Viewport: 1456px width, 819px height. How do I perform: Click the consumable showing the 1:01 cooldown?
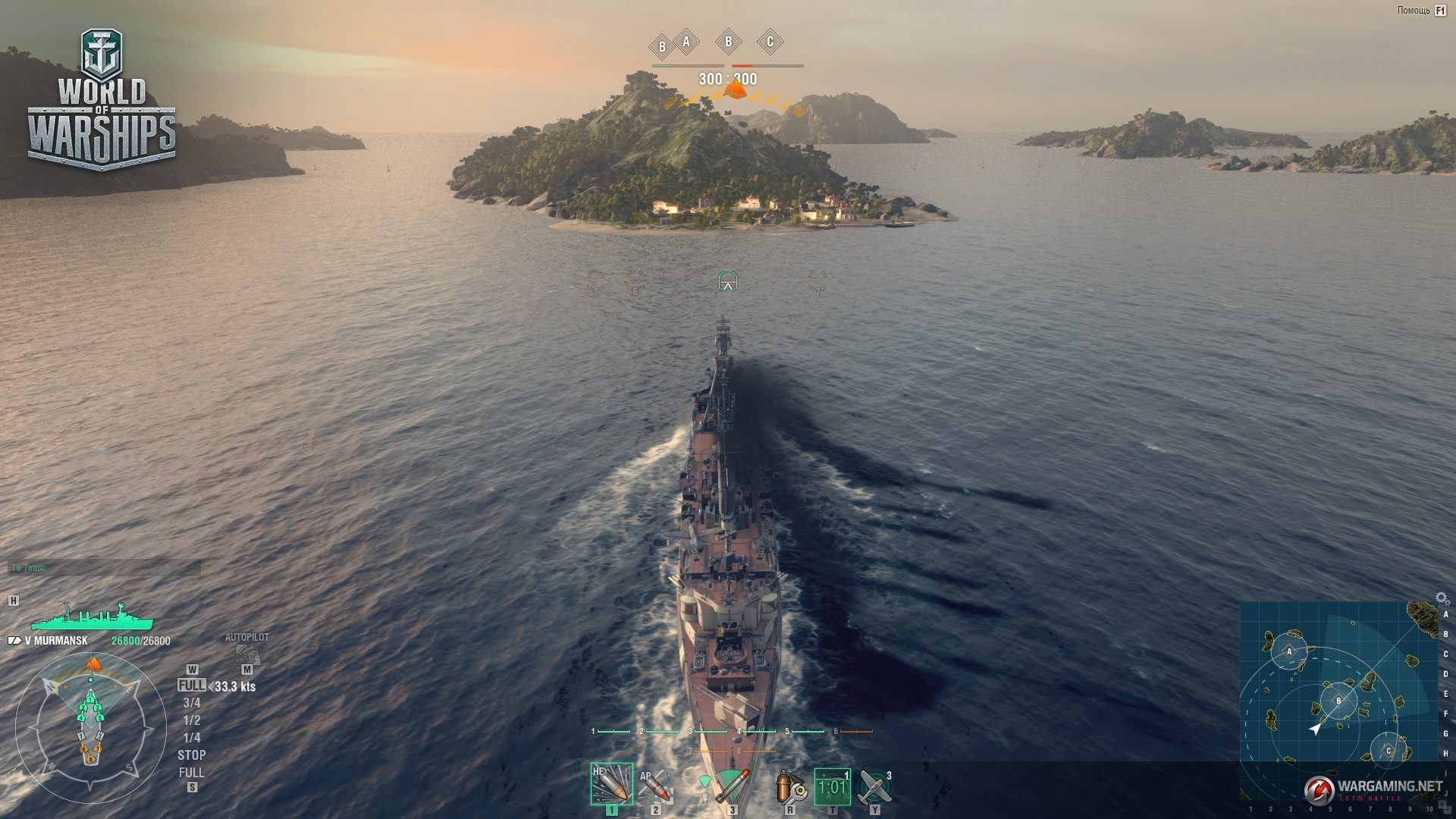[x=832, y=787]
